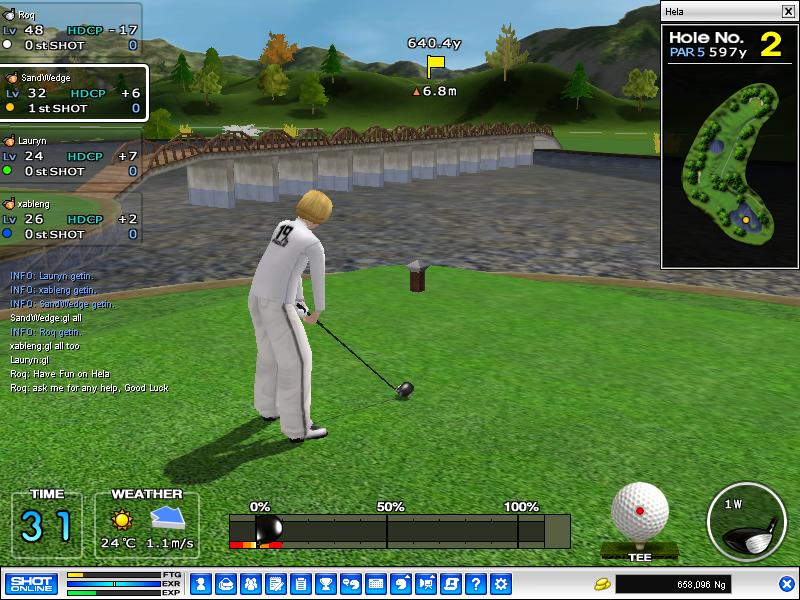
Task: Open the notepad with pencil icon
Action: [x=275, y=584]
